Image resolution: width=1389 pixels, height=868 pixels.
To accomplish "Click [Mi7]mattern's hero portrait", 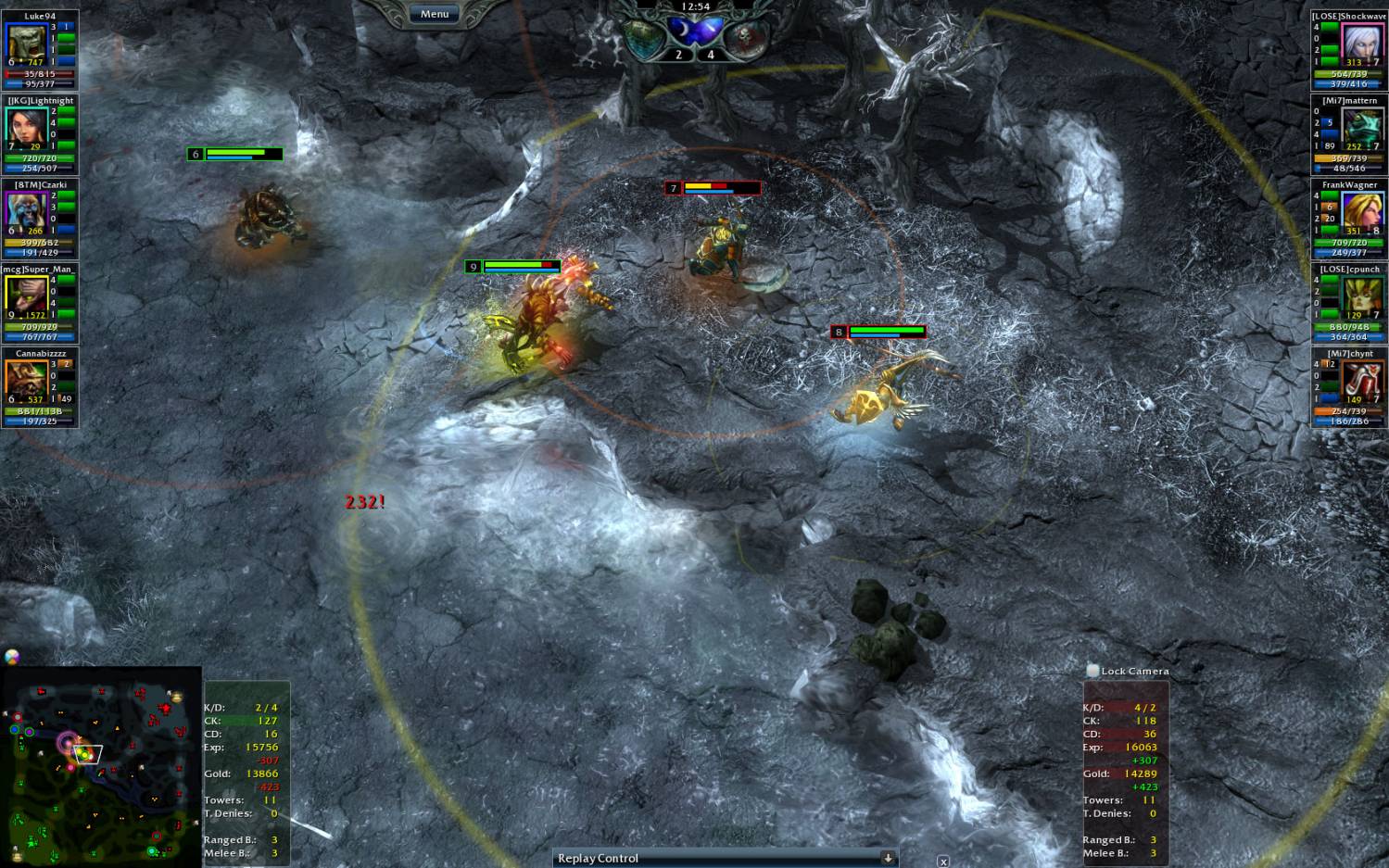I will click(1359, 125).
